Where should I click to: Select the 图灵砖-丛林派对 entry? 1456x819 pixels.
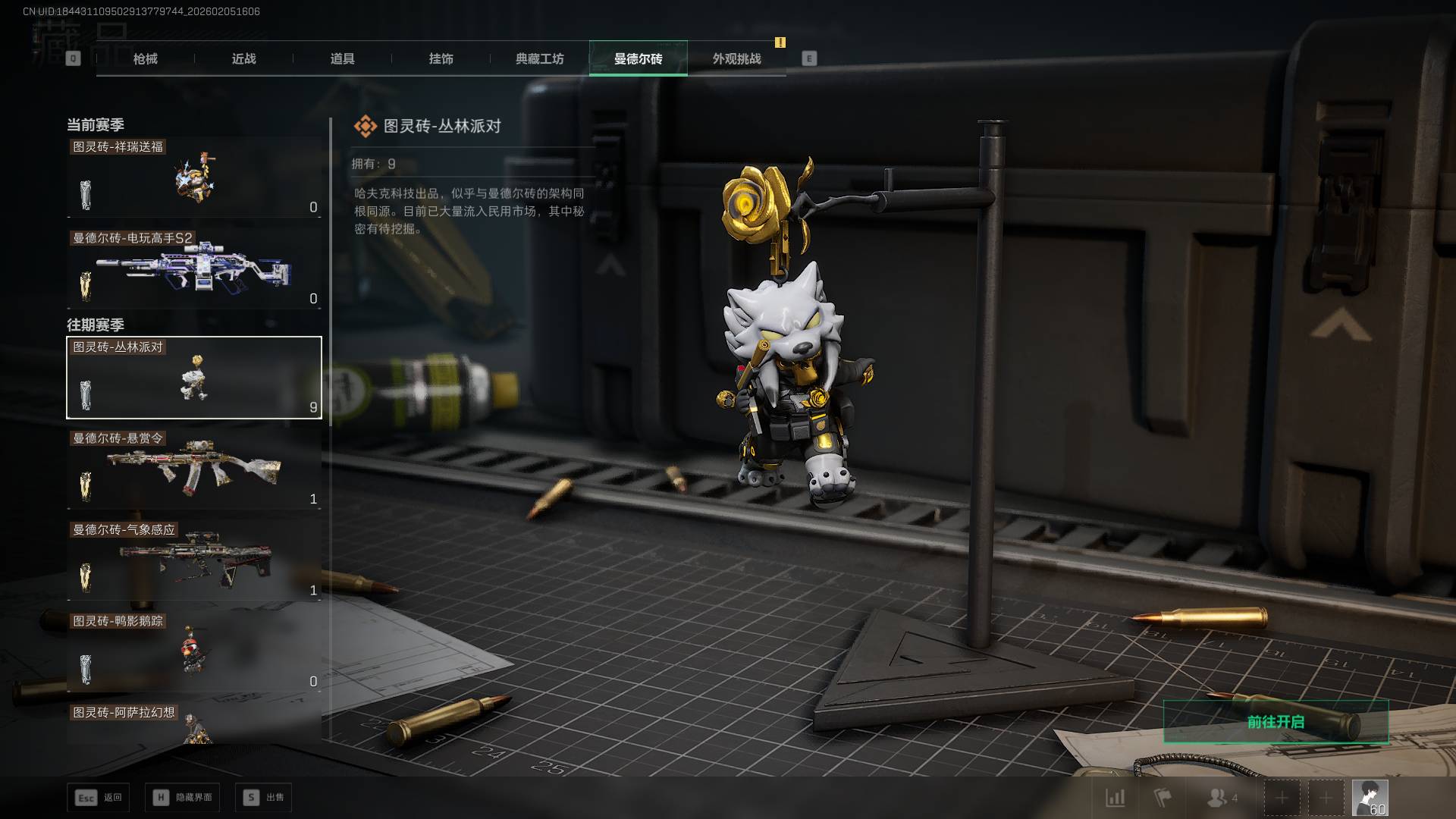pos(194,378)
